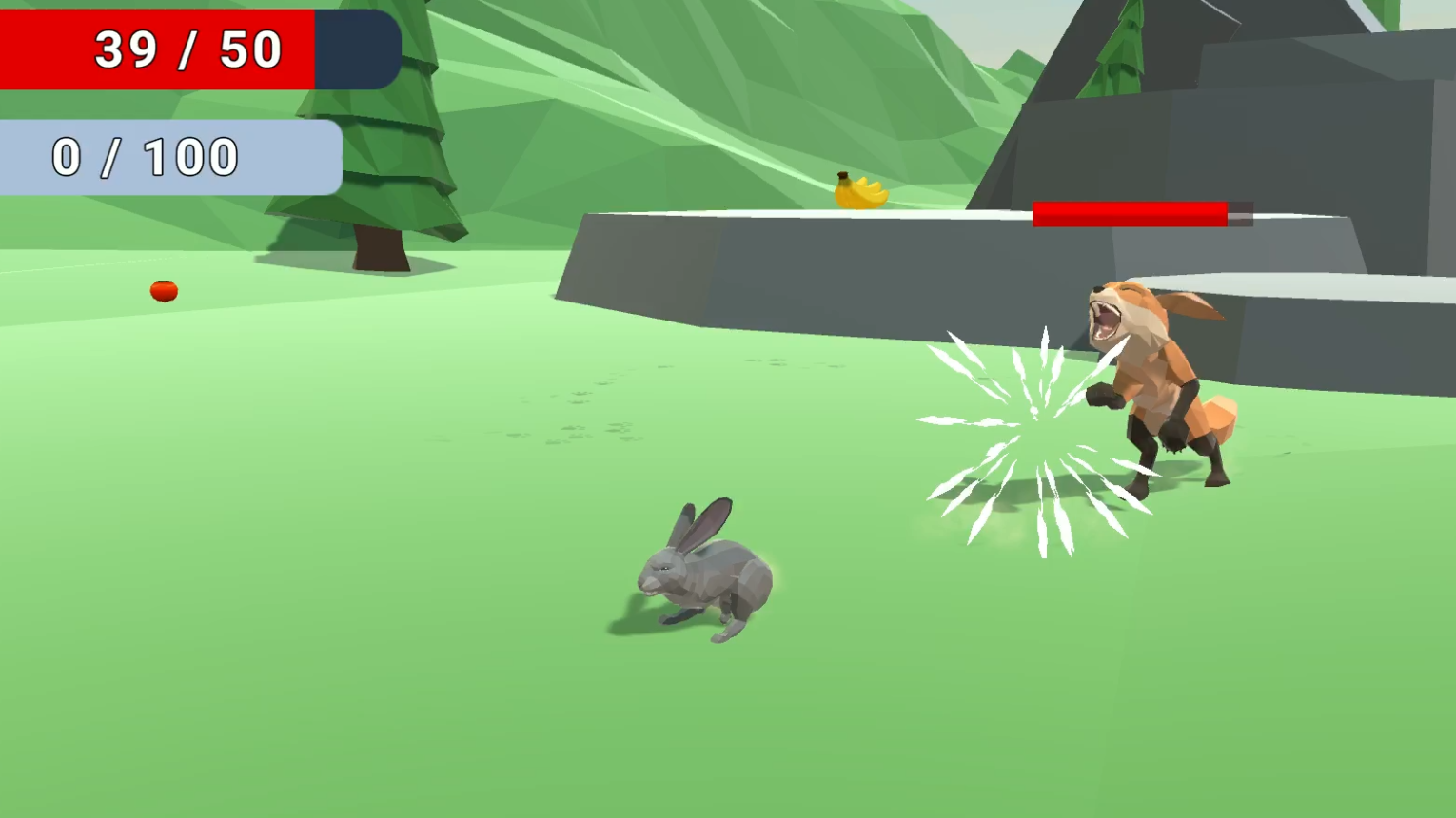The width and height of the screenshot is (1456, 818).
Task: Collect the red apple near the tree
Action: (x=162, y=289)
